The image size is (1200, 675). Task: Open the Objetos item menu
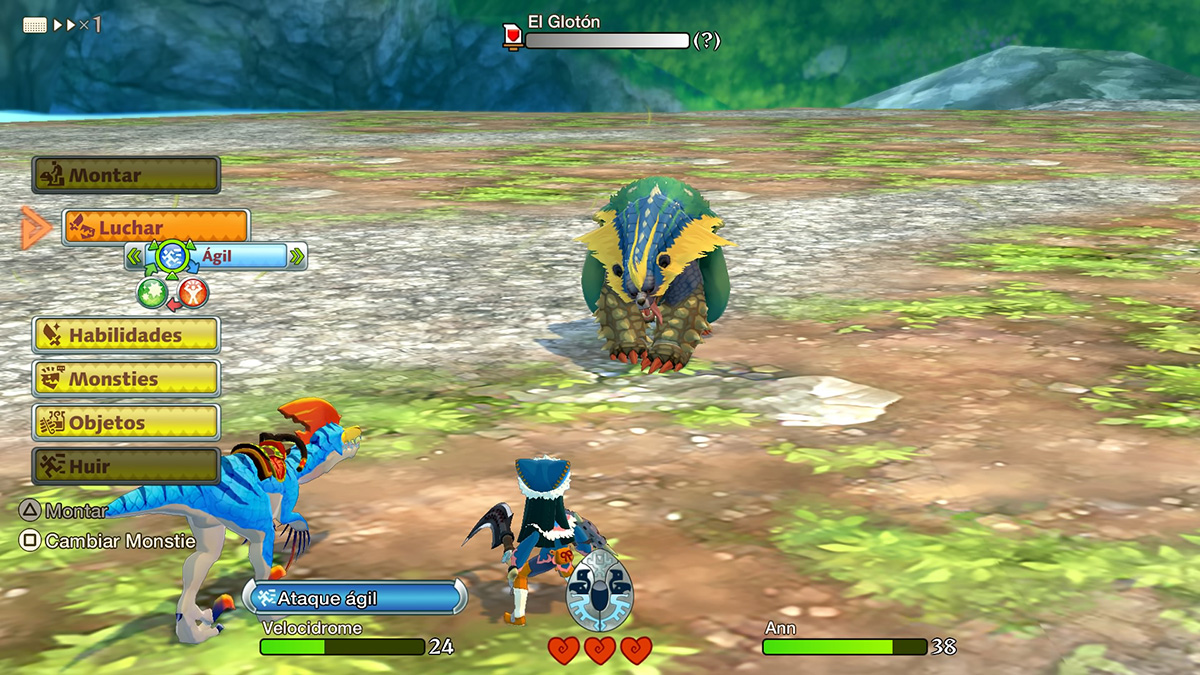tap(126, 423)
